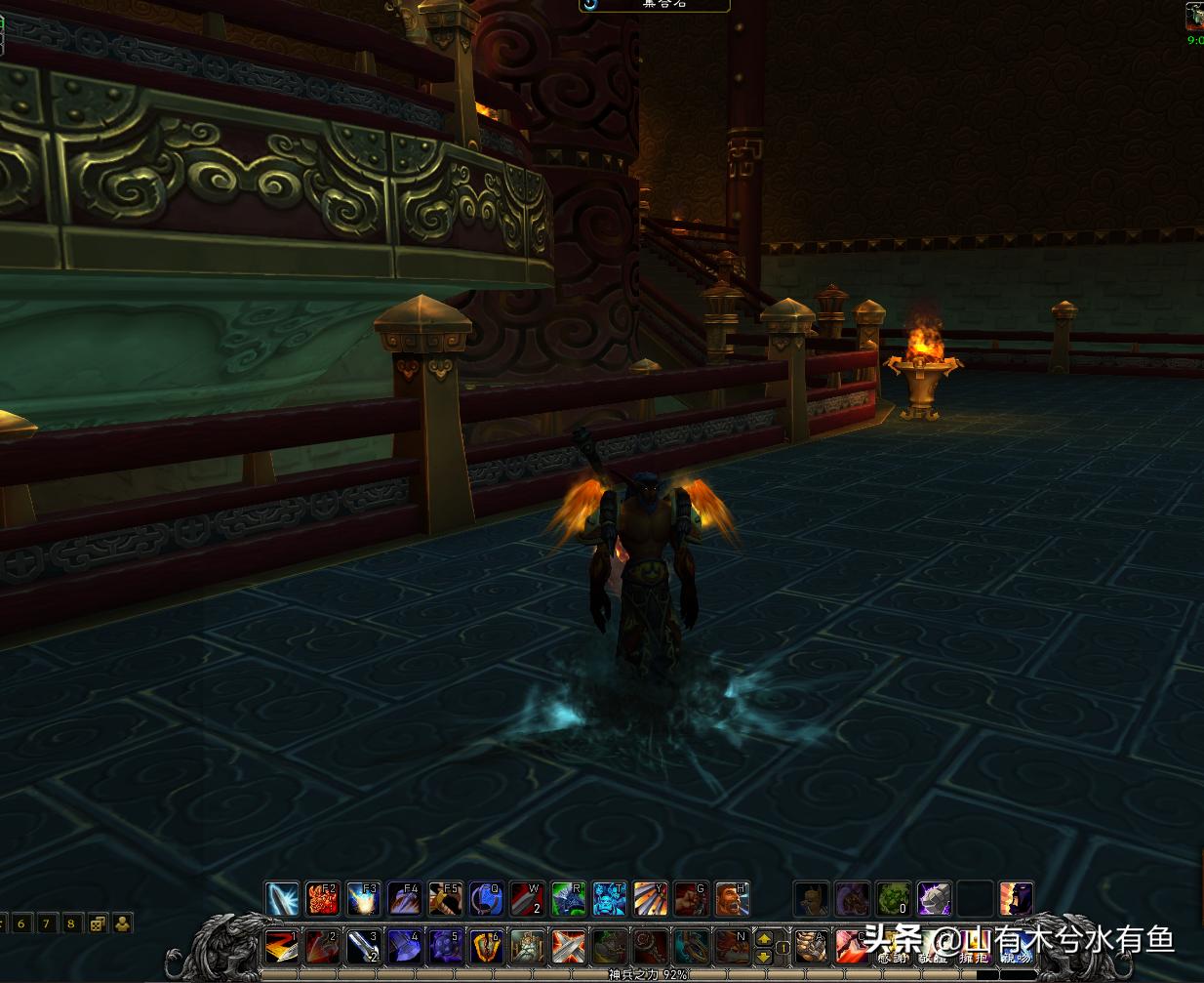Viewport: 1204px width, 983px height.
Task: Select raid marker button 7
Action: [x=47, y=922]
